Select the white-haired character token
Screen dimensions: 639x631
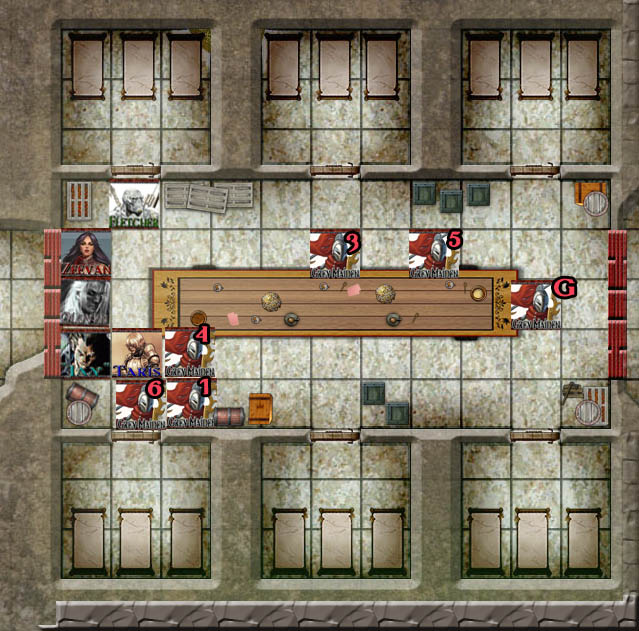[x=86, y=302]
